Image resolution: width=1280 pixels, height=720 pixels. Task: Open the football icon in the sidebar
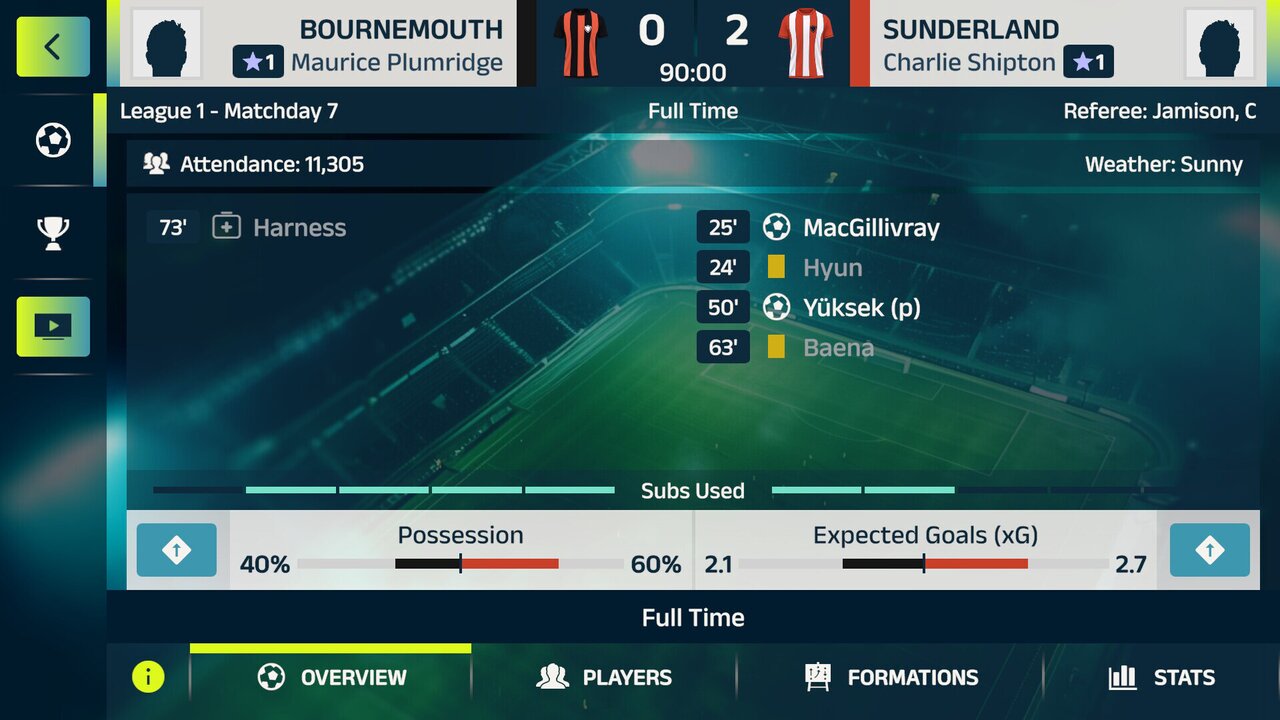(53, 140)
